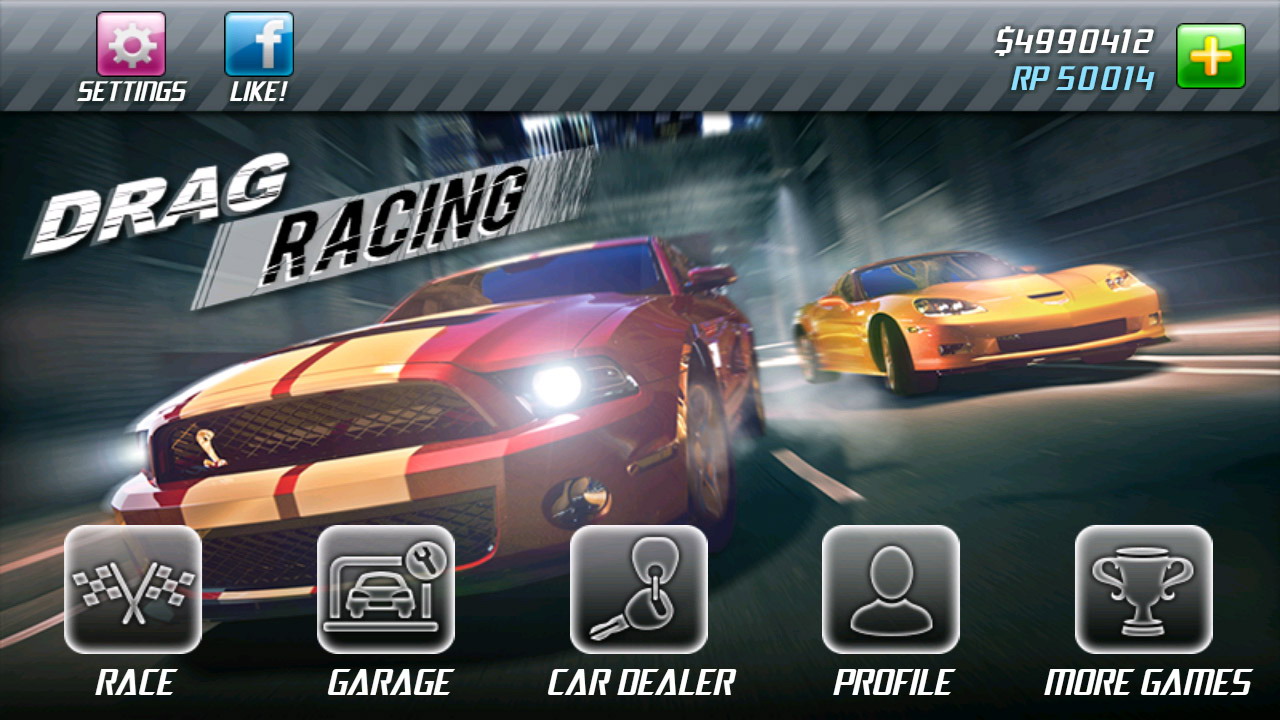1280x720 pixels.
Task: Click the GARAGE label text
Action: [x=388, y=685]
